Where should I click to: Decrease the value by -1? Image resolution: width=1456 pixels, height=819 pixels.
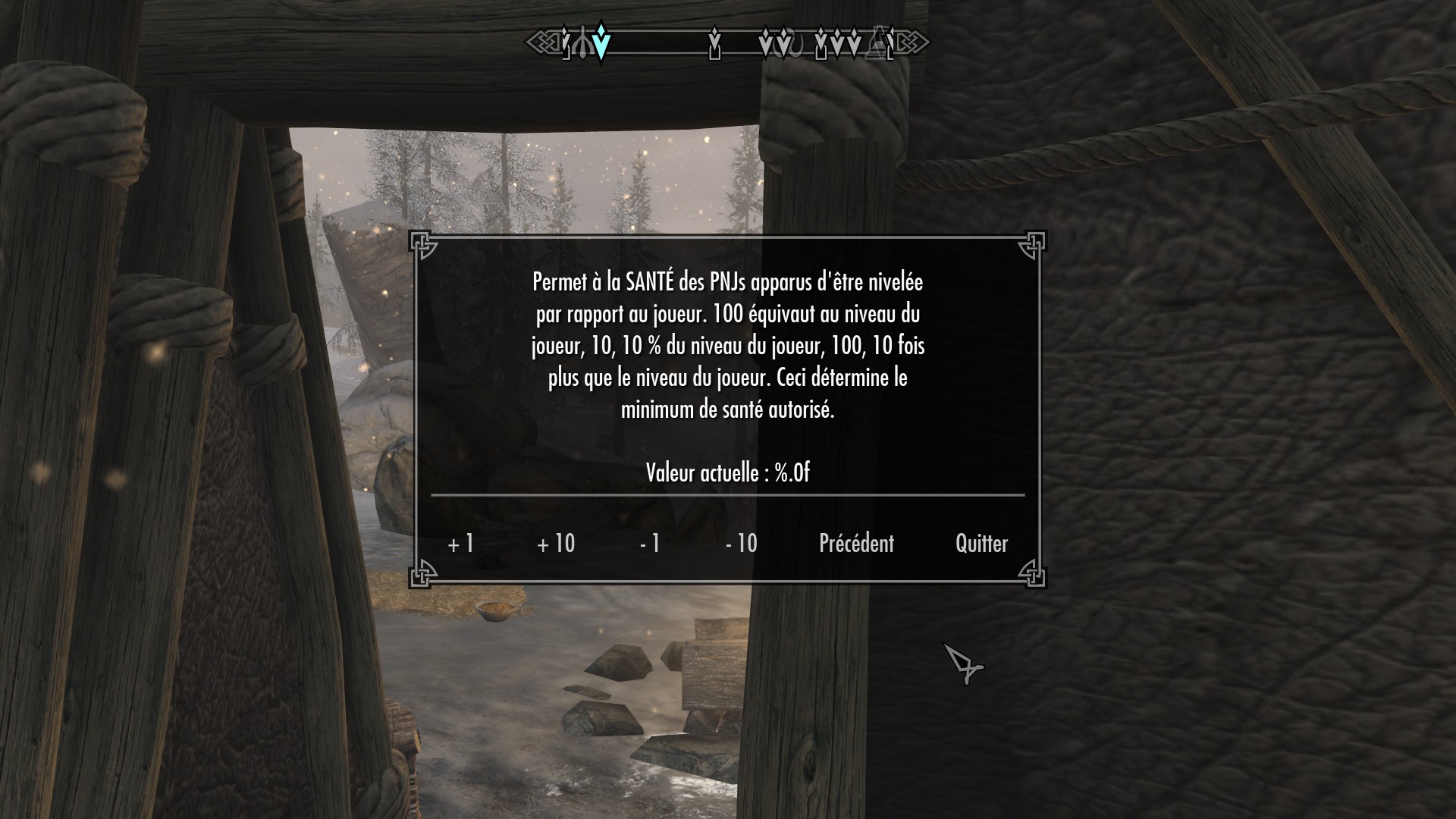pyautogui.click(x=650, y=544)
